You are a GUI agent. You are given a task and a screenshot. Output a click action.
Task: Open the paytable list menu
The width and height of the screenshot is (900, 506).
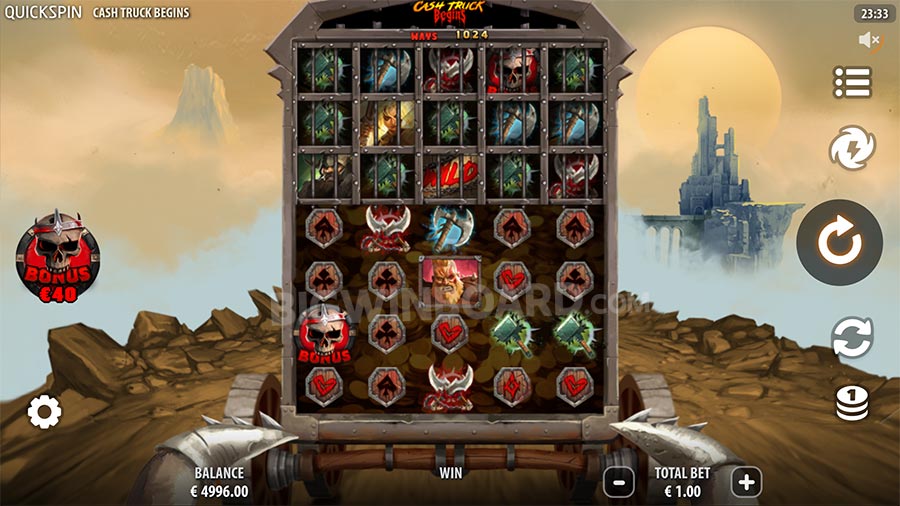[852, 82]
